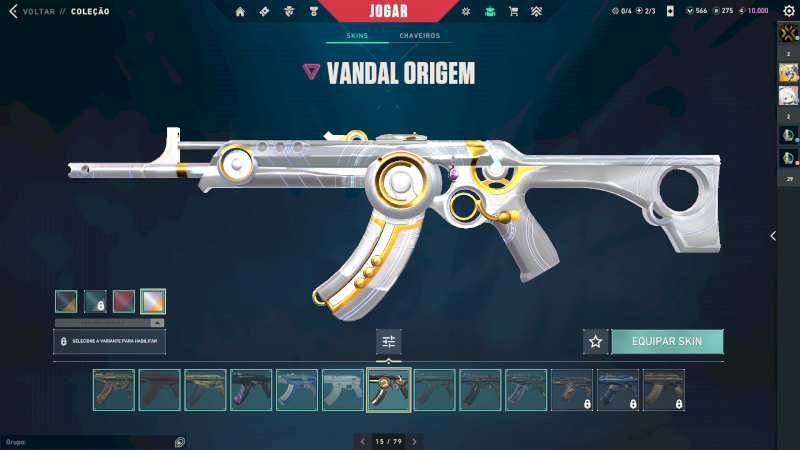Pick the red variant swatch
The width and height of the screenshot is (800, 450).
pos(124,301)
